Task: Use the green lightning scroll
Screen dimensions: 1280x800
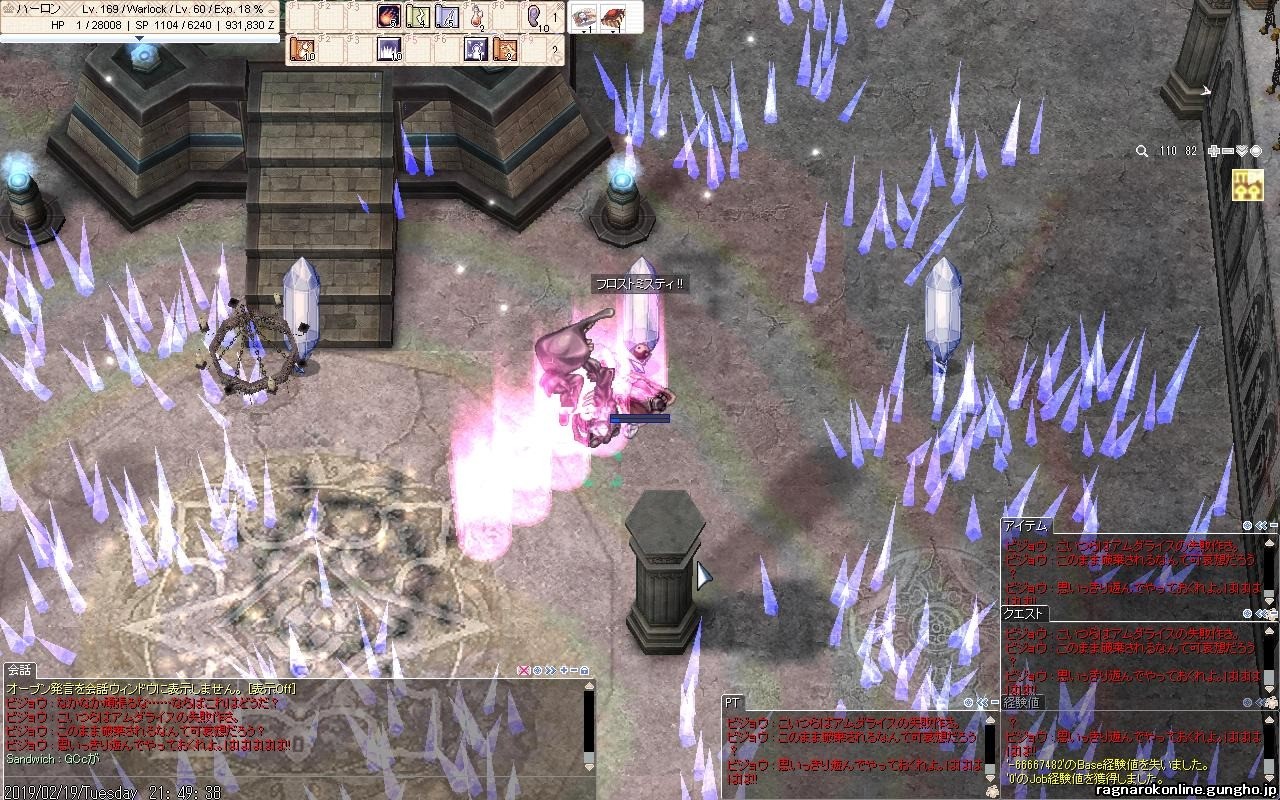Action: 418,17
